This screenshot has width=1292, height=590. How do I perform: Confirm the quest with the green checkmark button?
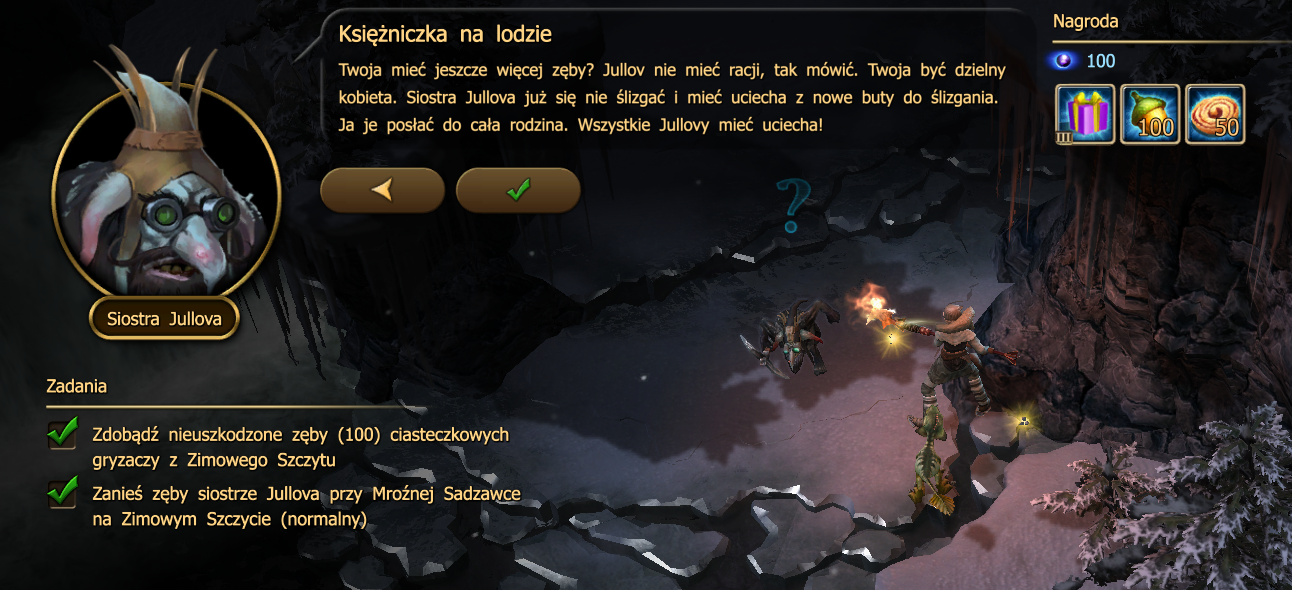[x=518, y=190]
